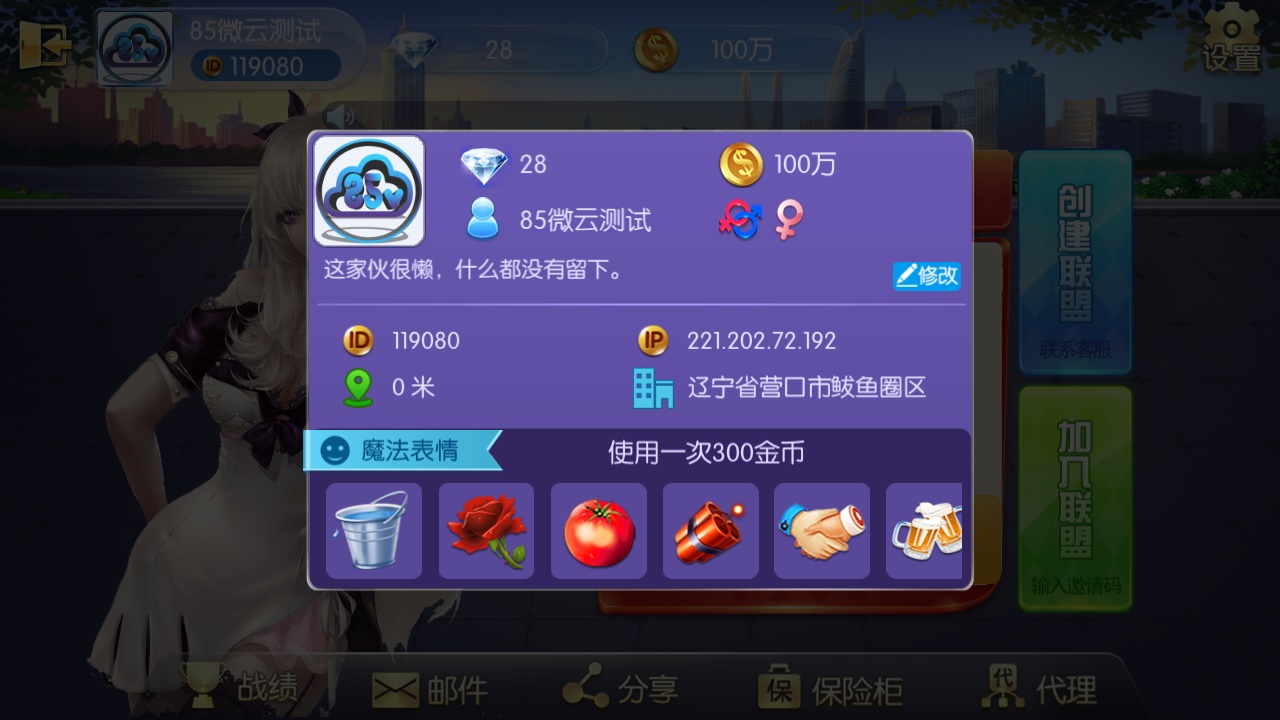Click the diamond currency icon showing 28
The height and width of the screenshot is (720, 1280).
484,165
